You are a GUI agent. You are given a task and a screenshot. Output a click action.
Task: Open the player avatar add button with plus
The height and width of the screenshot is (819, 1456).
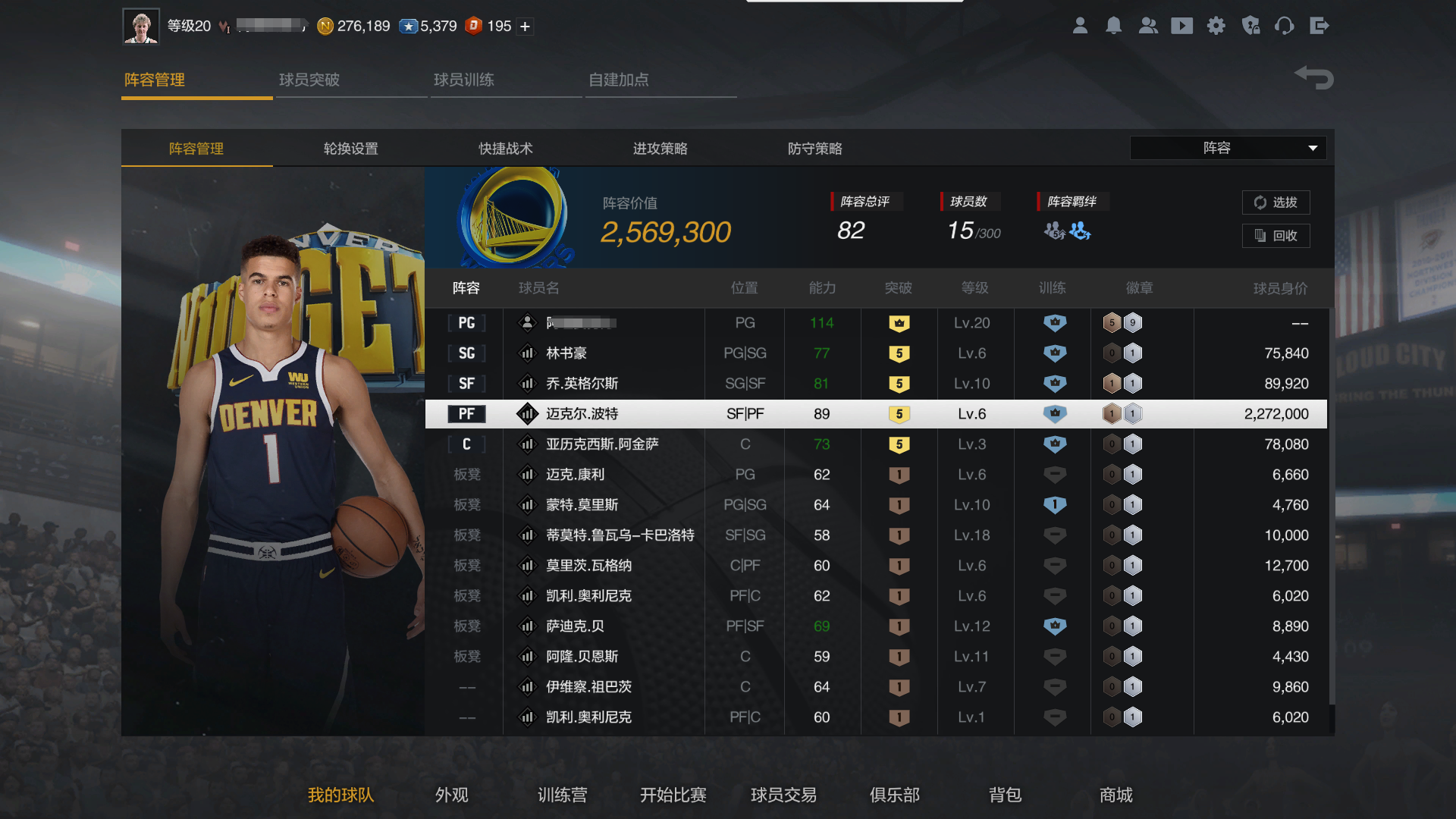pos(524,26)
